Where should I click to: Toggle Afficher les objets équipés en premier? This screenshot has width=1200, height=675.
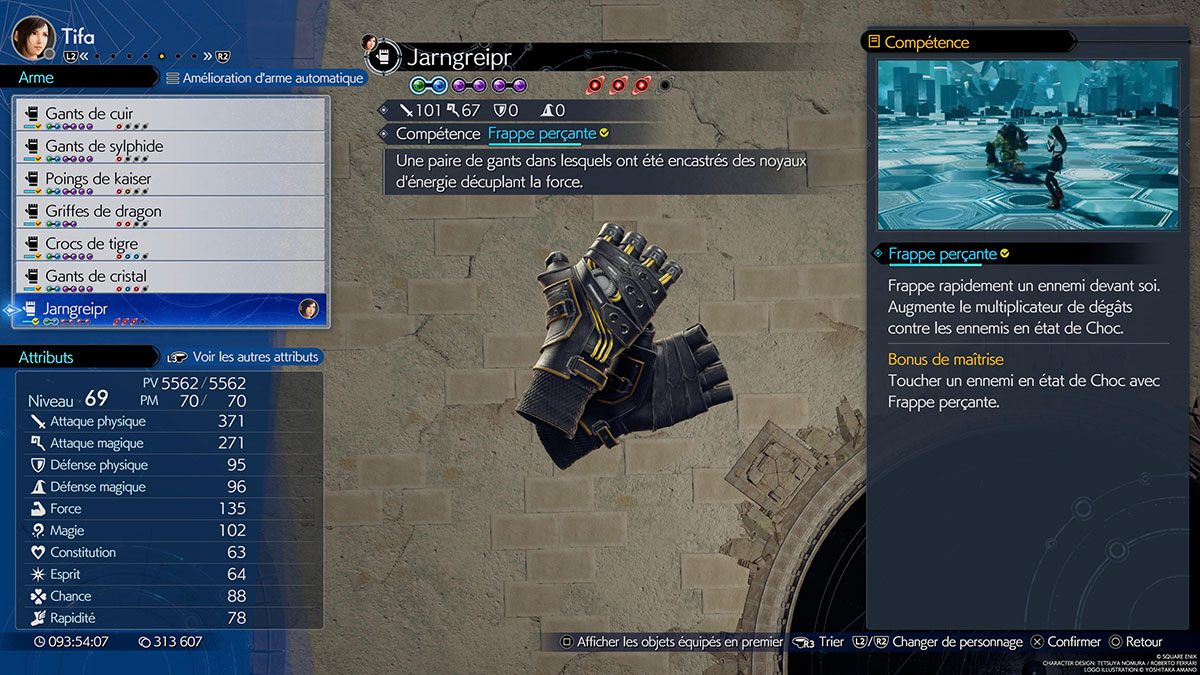pyautogui.click(x=672, y=642)
